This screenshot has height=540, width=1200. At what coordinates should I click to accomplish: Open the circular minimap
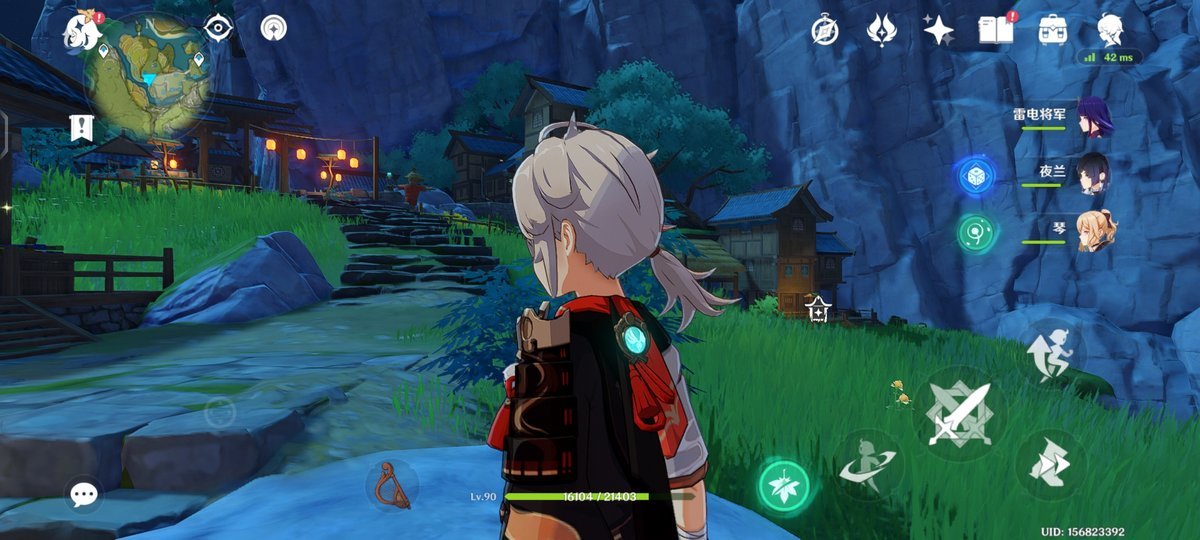[x=149, y=76]
